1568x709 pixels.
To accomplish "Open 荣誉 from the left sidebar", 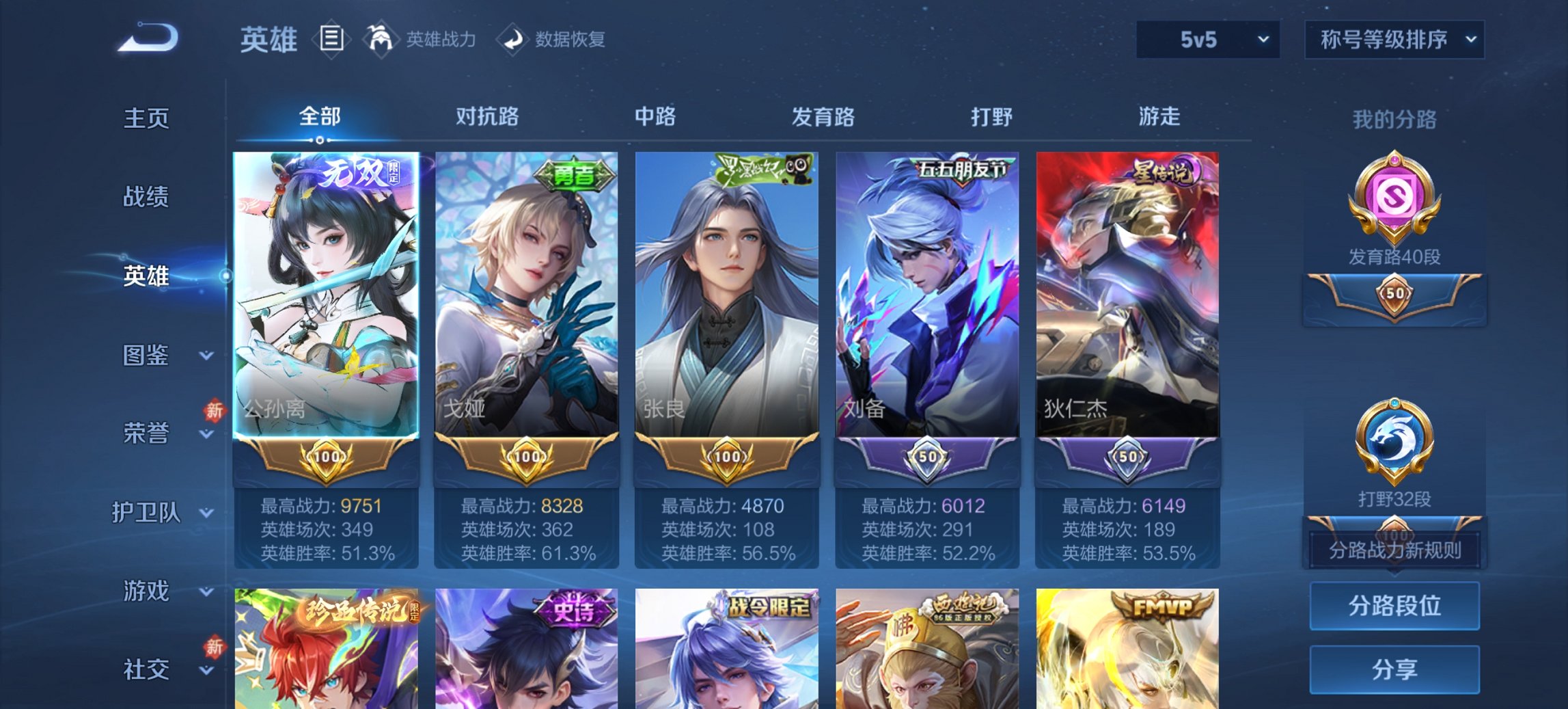I will [148, 433].
